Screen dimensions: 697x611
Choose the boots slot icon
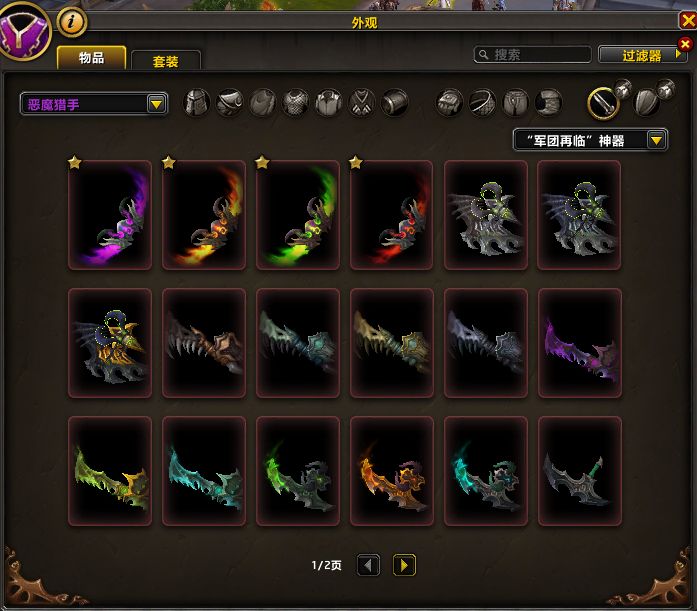(548, 102)
